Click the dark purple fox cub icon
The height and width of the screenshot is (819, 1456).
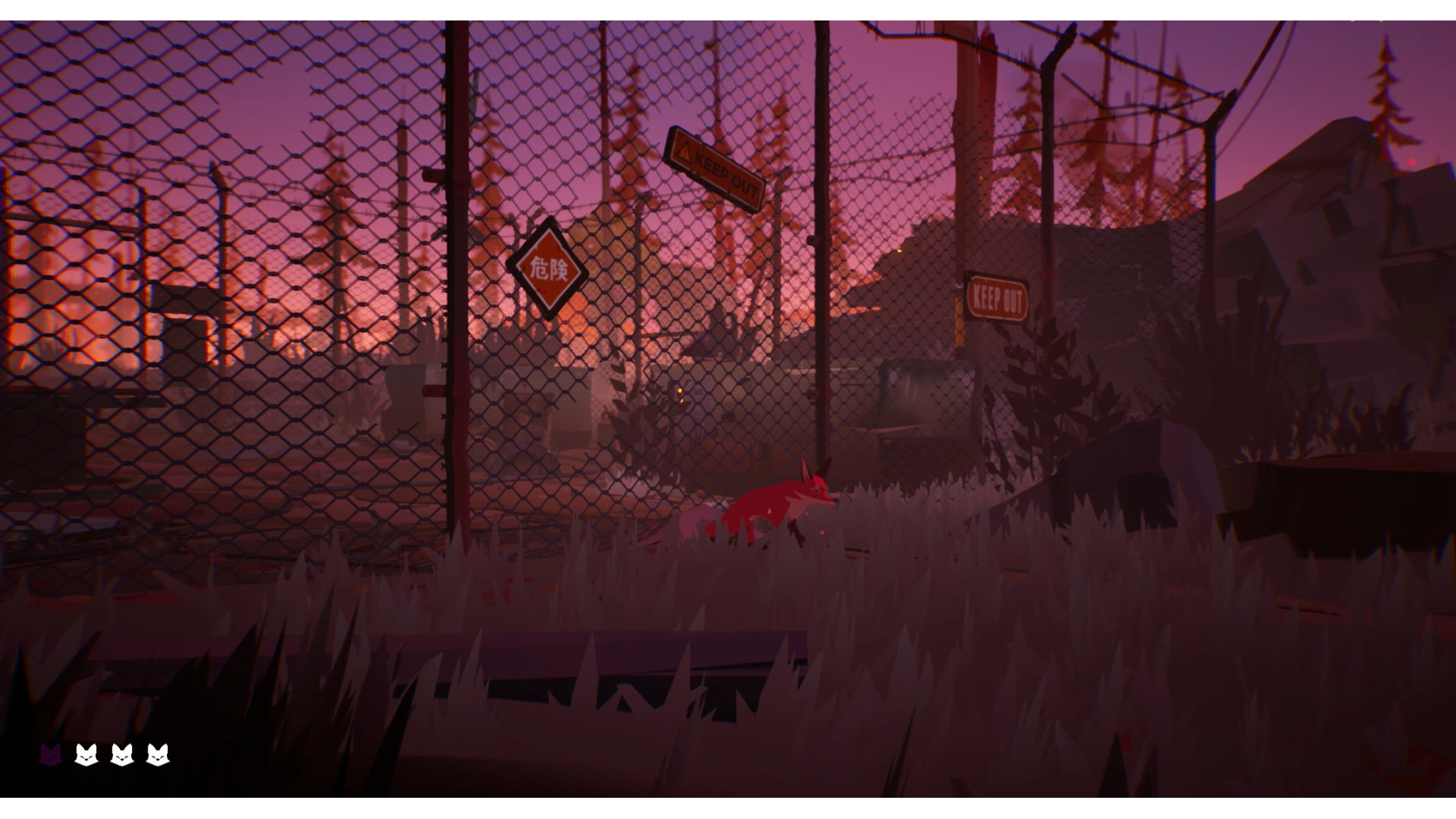pos(51,755)
